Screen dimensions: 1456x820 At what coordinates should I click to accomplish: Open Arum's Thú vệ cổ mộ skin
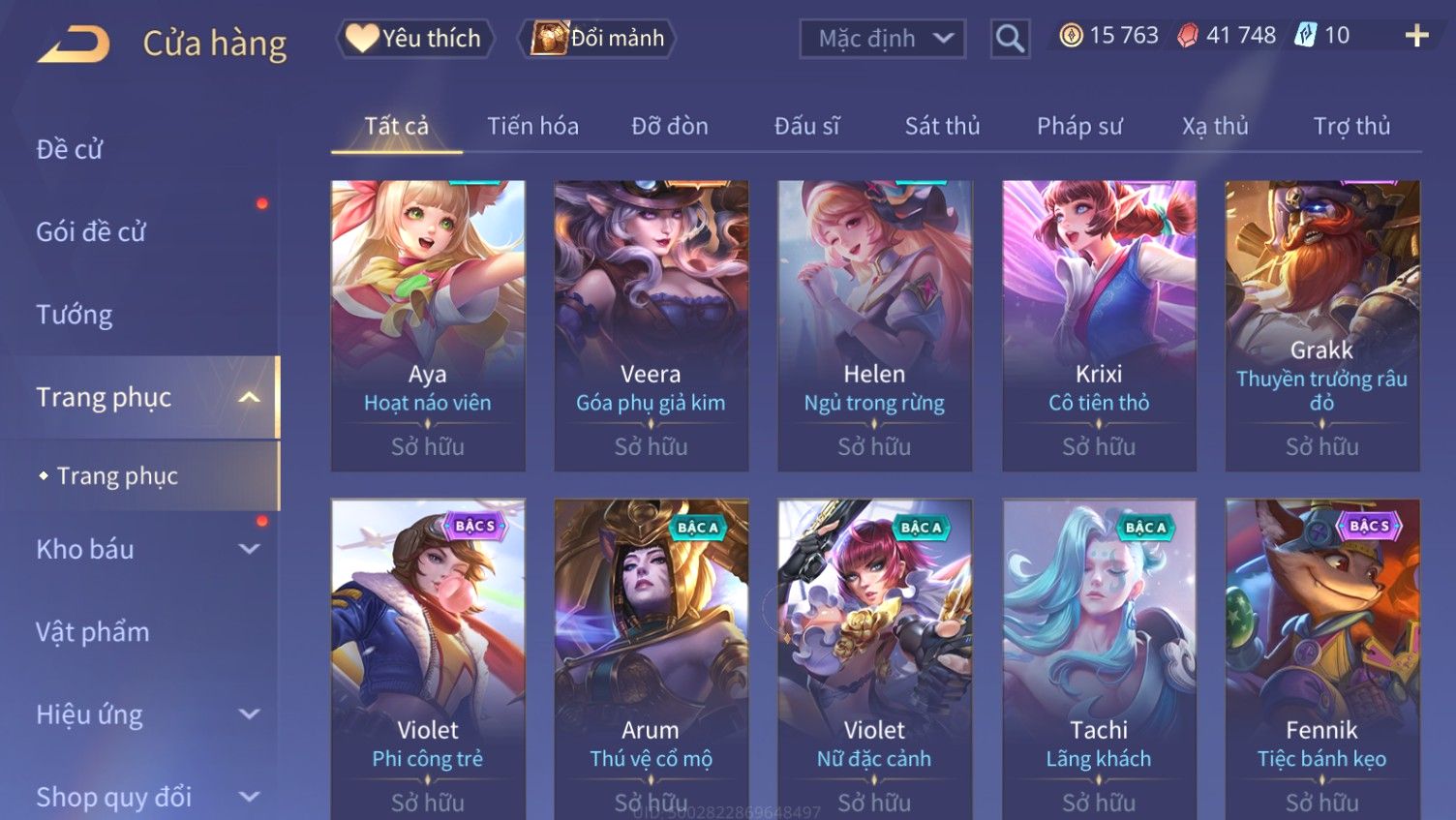(x=651, y=658)
